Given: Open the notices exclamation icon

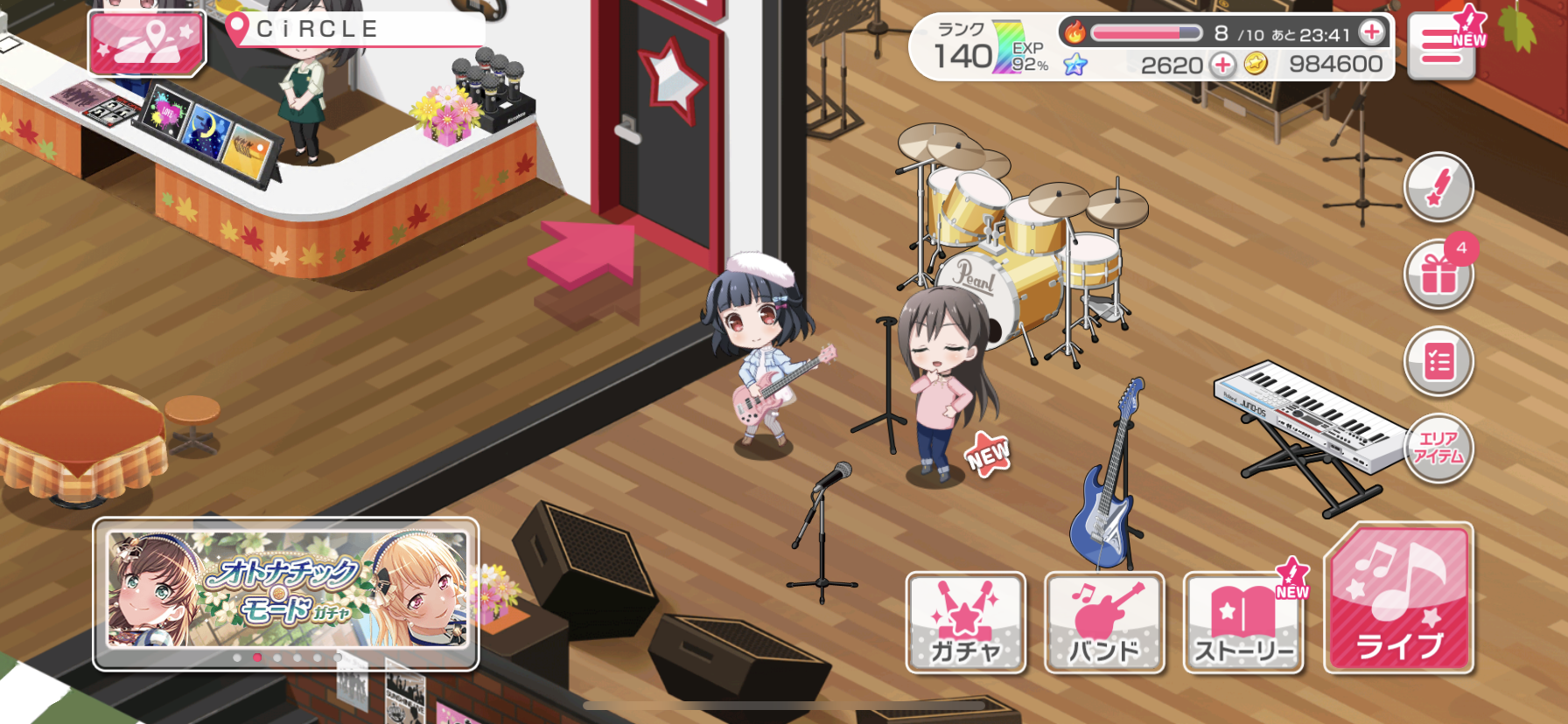Looking at the screenshot, I should point(1438,188).
